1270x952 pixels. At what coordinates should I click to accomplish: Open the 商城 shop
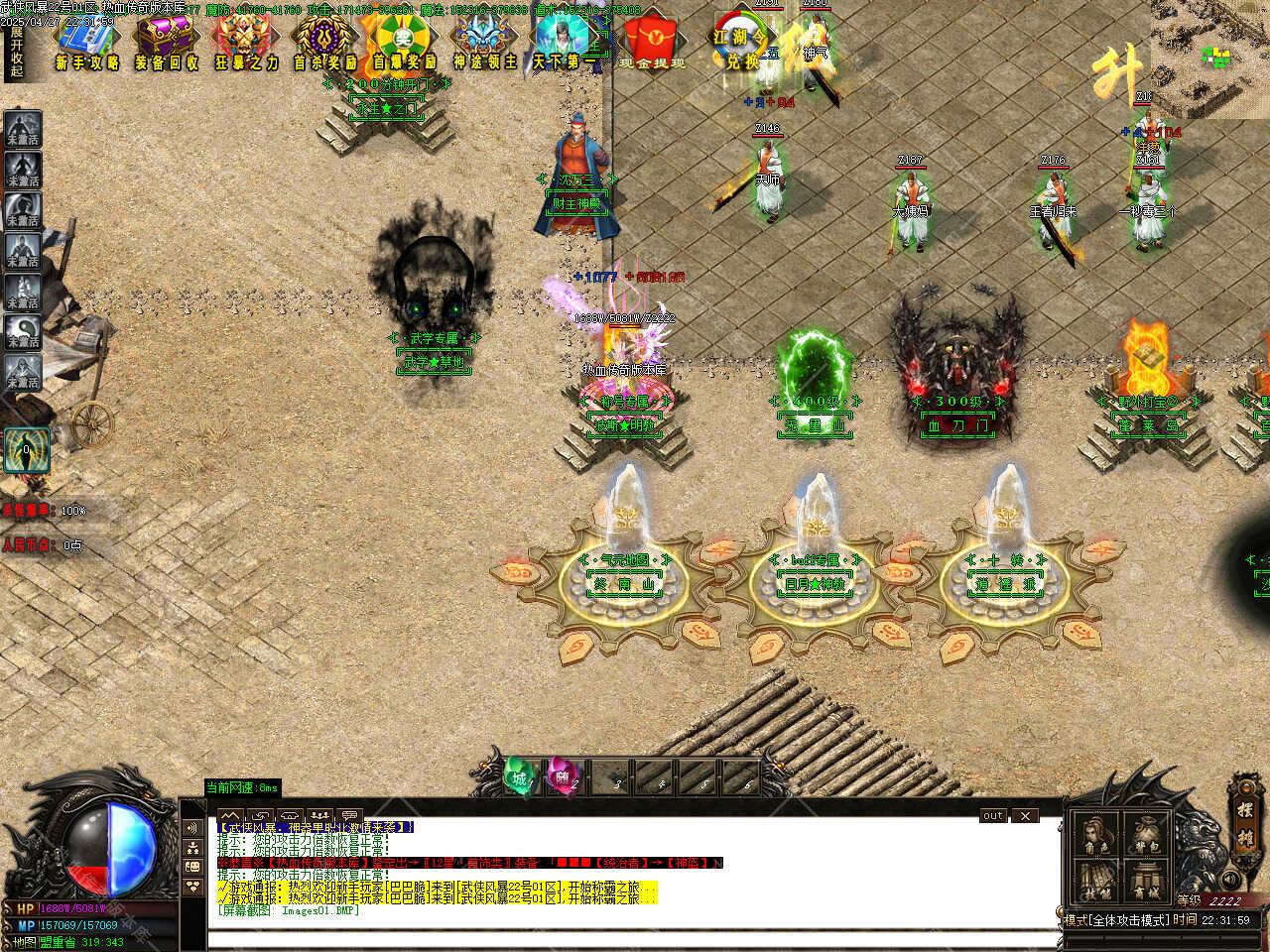coord(1147,883)
